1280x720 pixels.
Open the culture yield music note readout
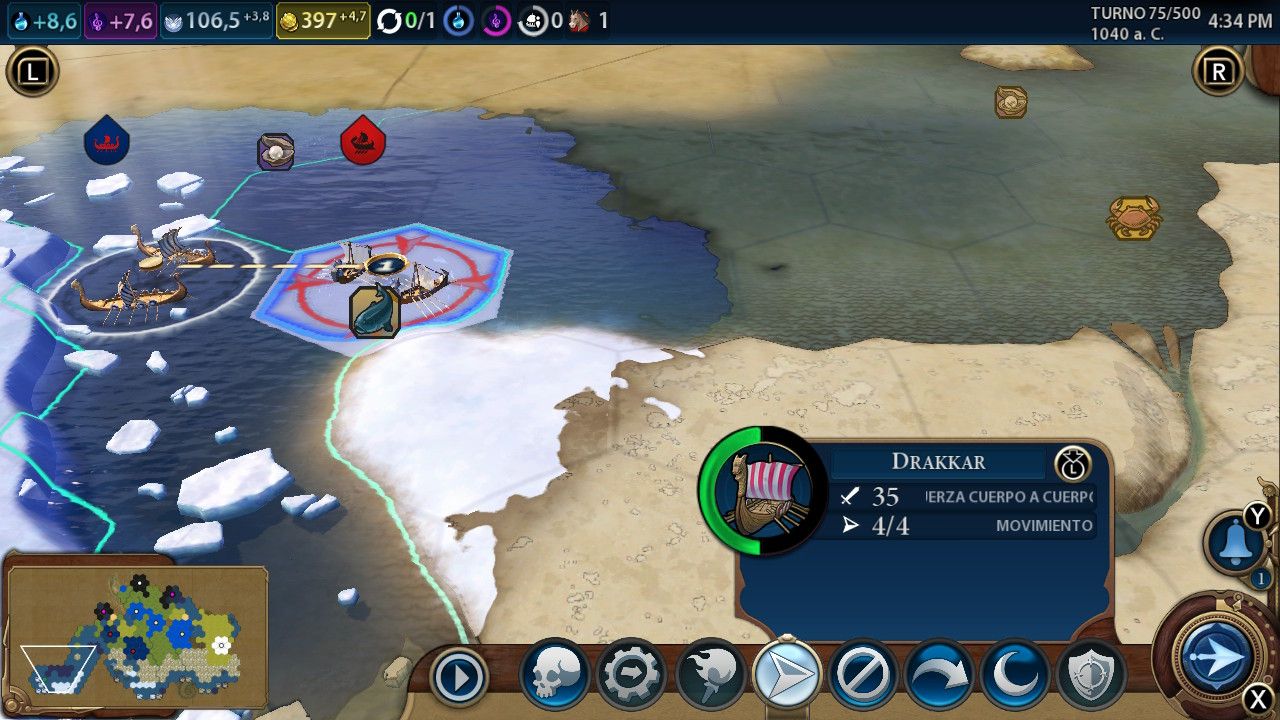[x=120, y=21]
